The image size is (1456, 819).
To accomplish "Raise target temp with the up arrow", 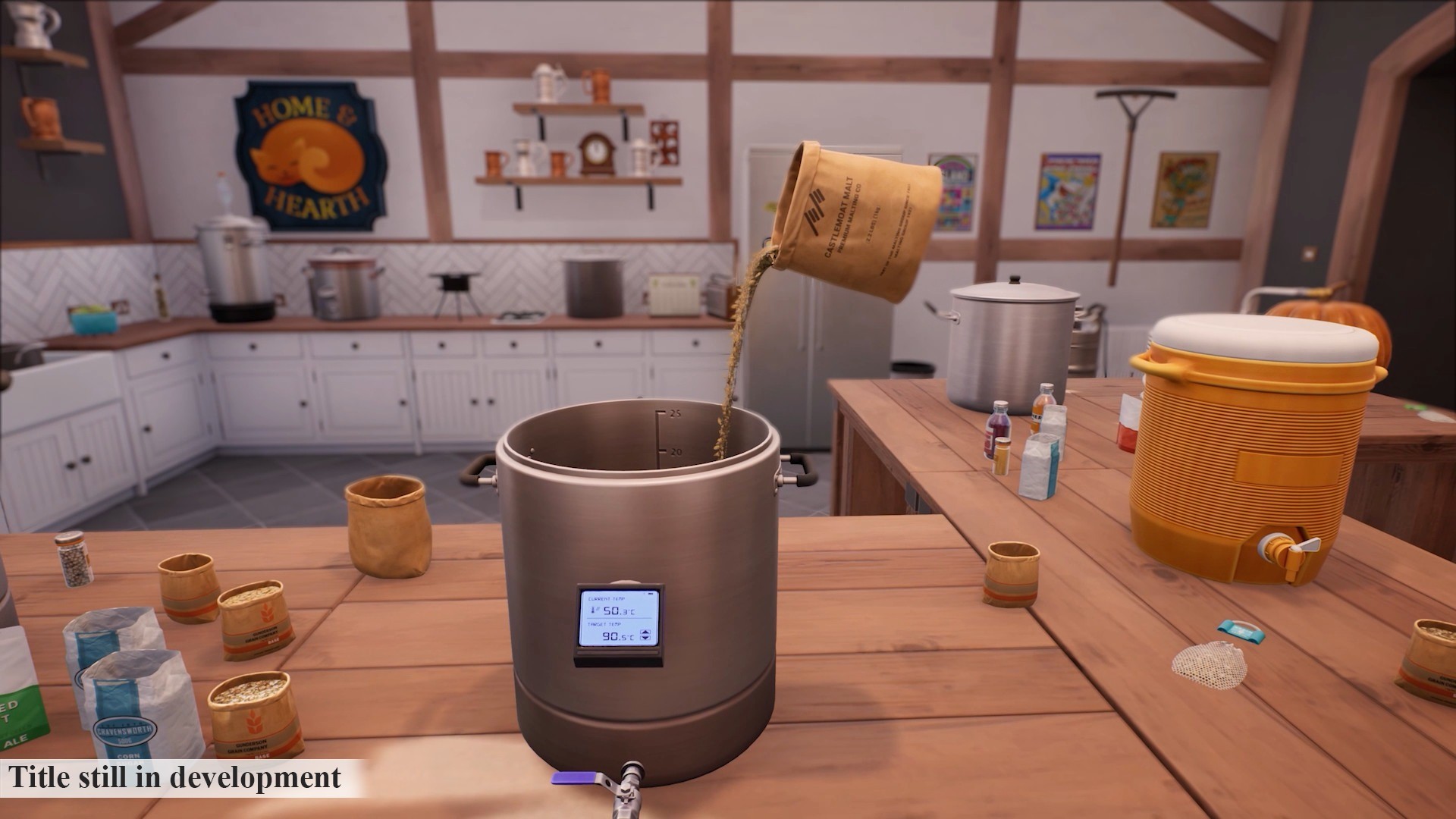I will 645,632.
